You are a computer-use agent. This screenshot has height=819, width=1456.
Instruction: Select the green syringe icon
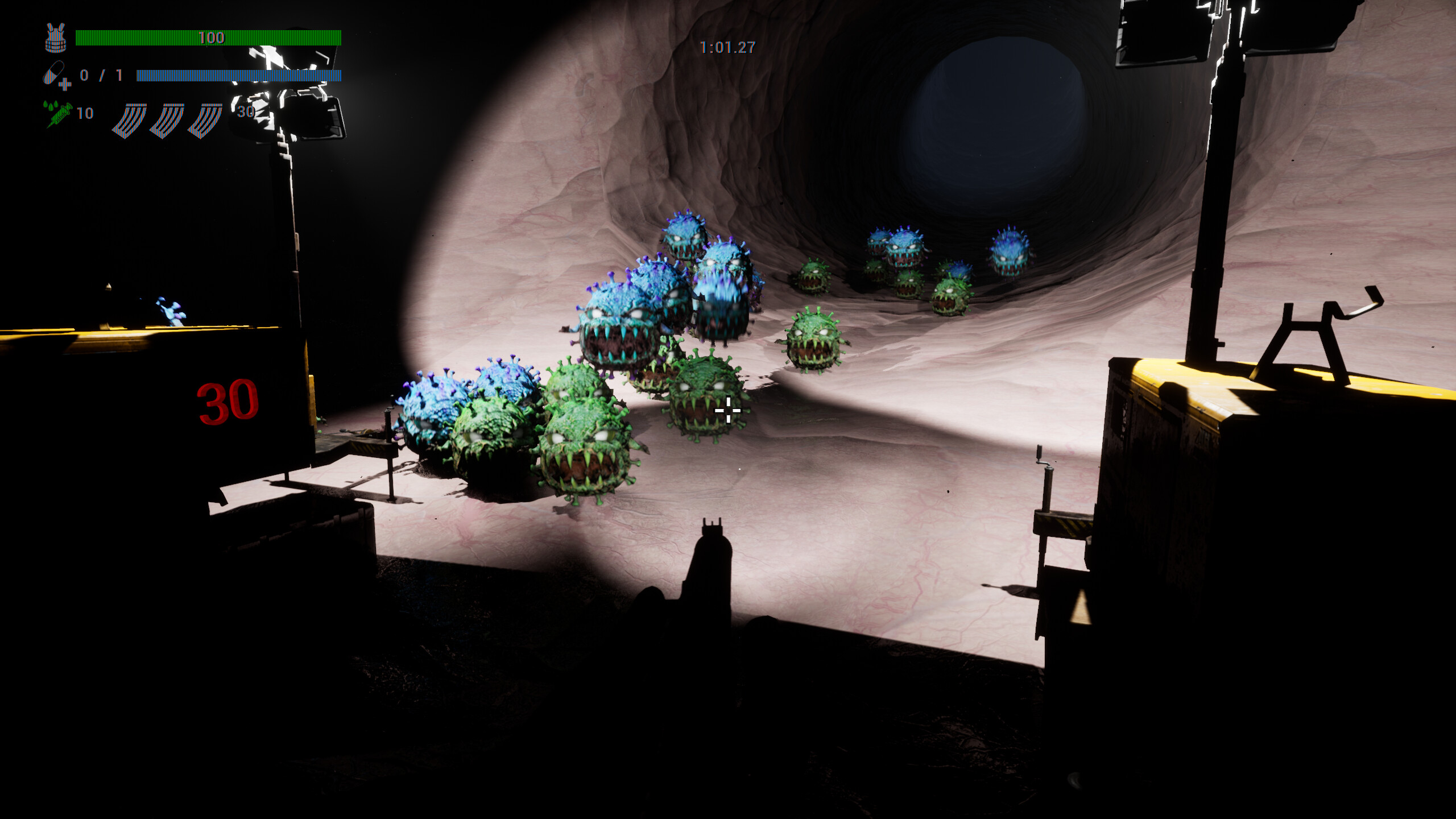59,115
